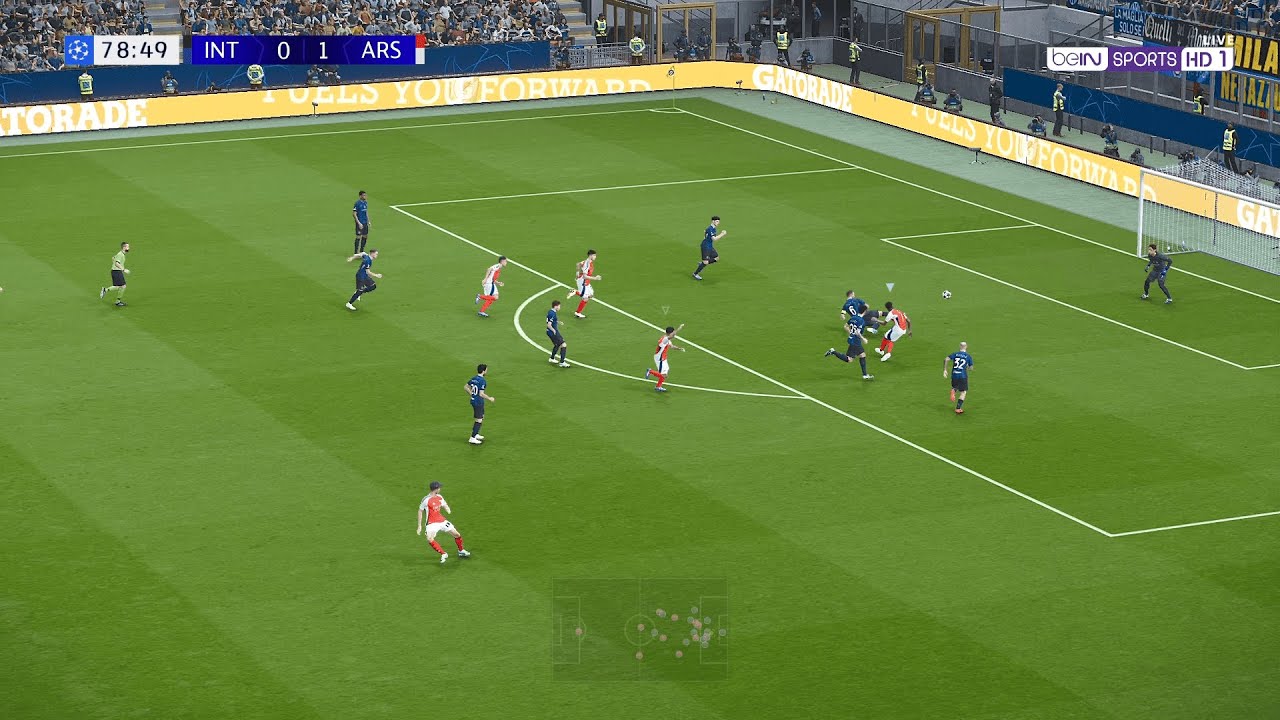Expand the INT team name on scoreboard
1280x720 pixels.
221,51
